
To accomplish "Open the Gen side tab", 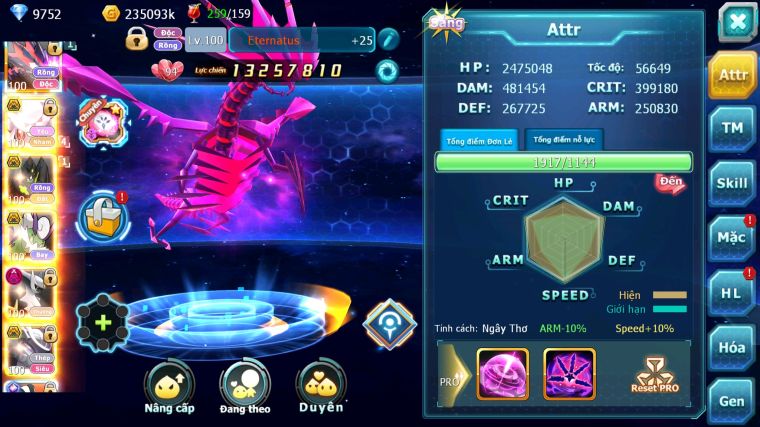I will pyautogui.click(x=733, y=400).
